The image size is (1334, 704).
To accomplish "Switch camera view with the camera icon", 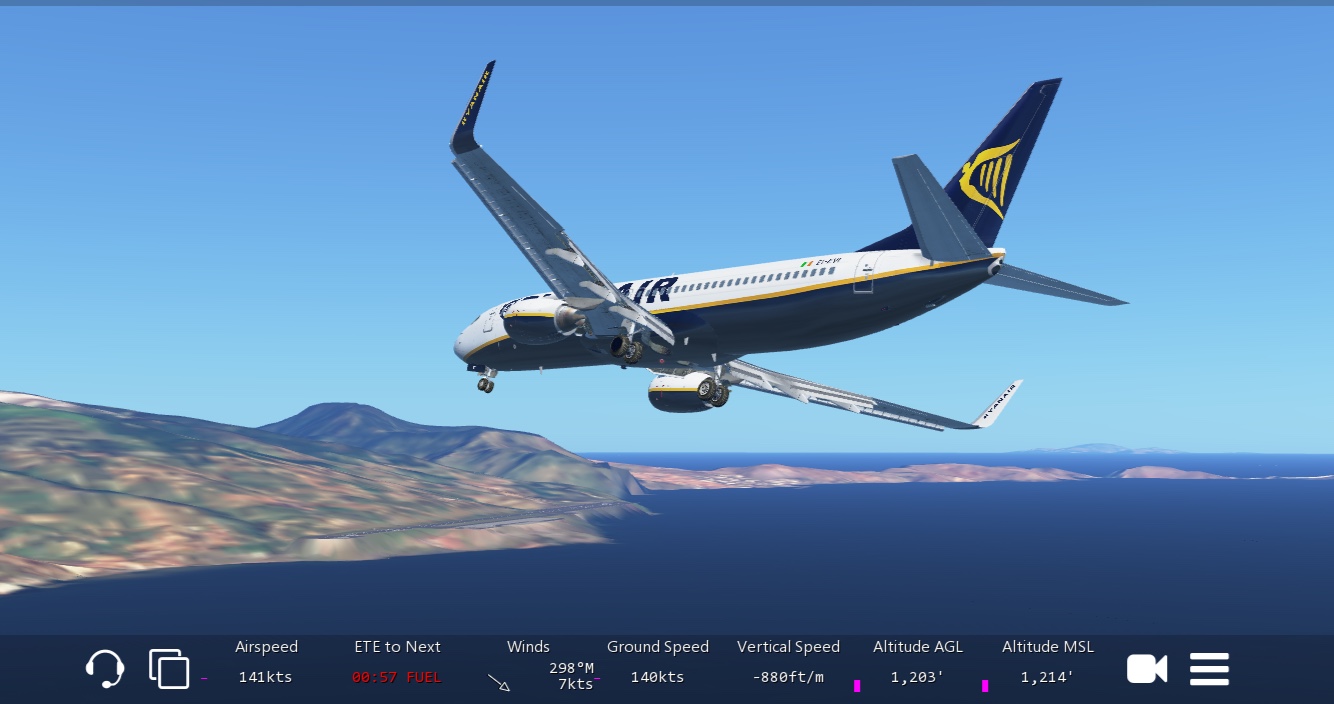I will (x=1147, y=669).
